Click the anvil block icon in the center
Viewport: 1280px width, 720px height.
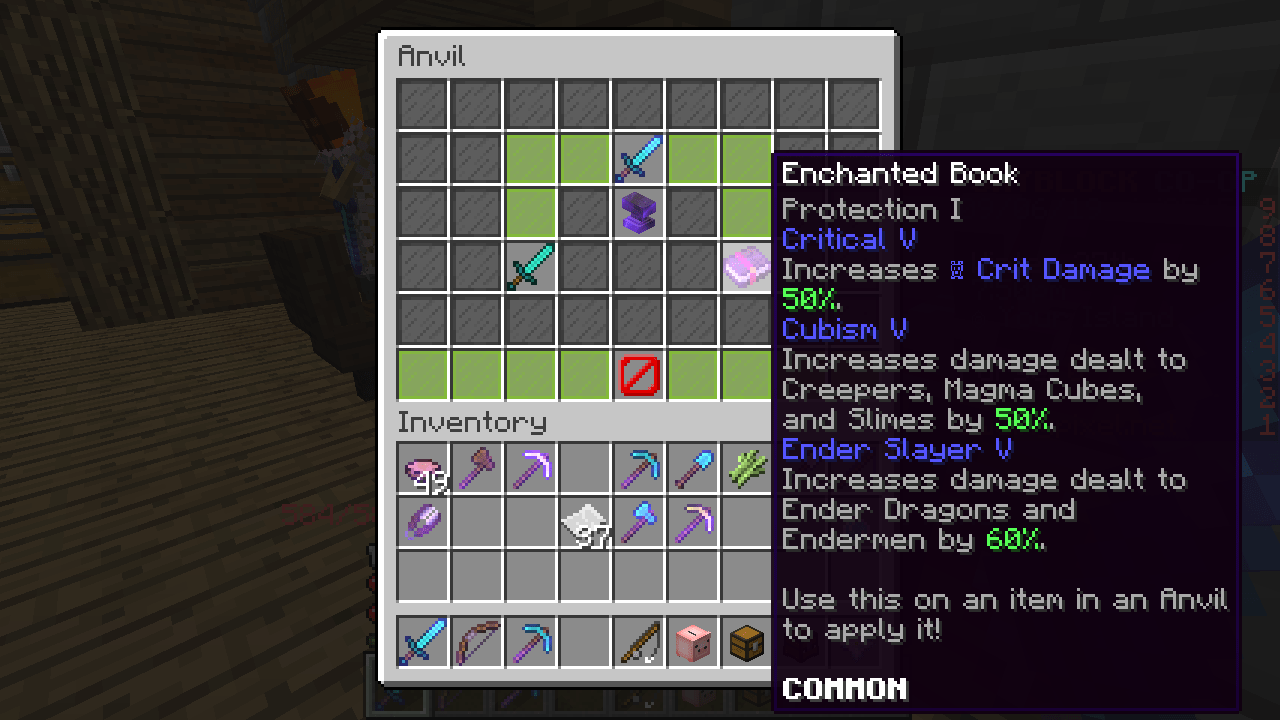(639, 213)
